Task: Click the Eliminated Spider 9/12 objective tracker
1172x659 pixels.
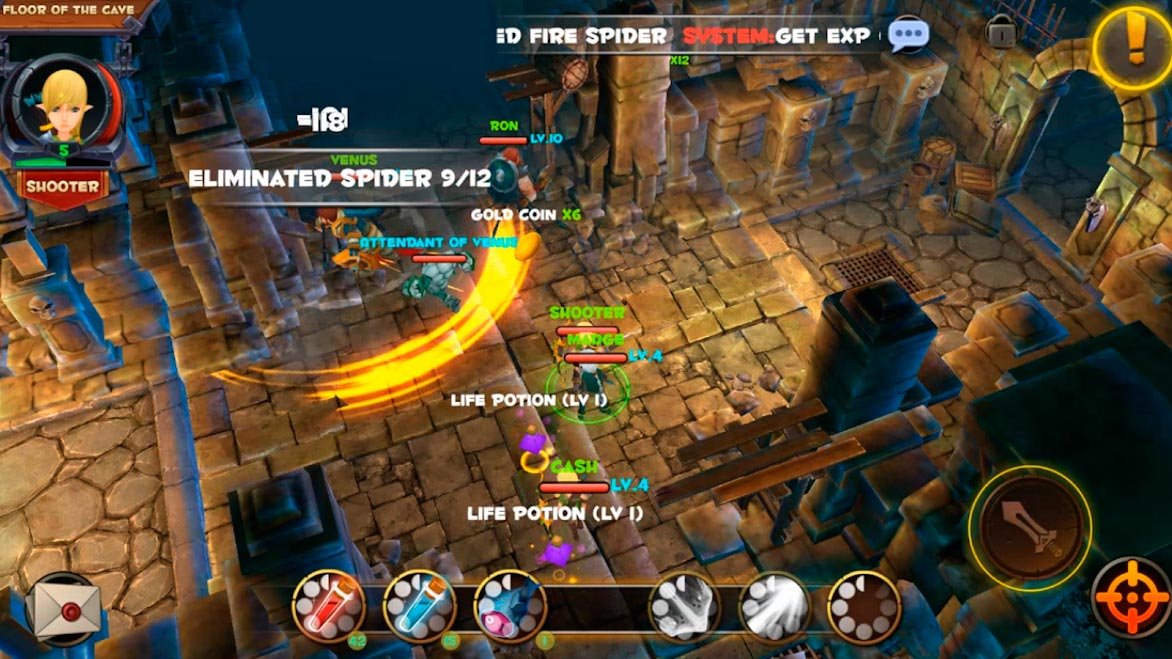Action: [340, 178]
